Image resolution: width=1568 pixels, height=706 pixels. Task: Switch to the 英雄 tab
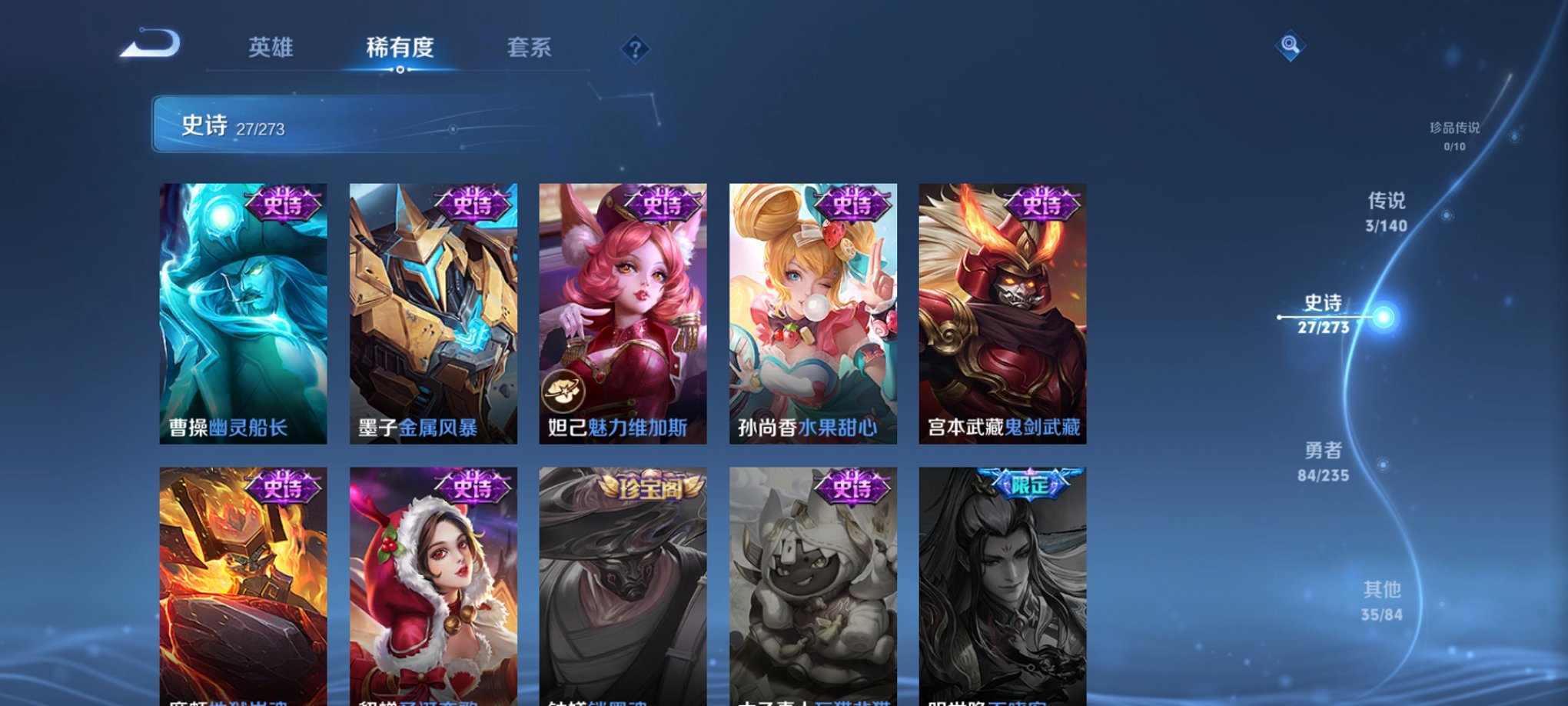(x=271, y=48)
